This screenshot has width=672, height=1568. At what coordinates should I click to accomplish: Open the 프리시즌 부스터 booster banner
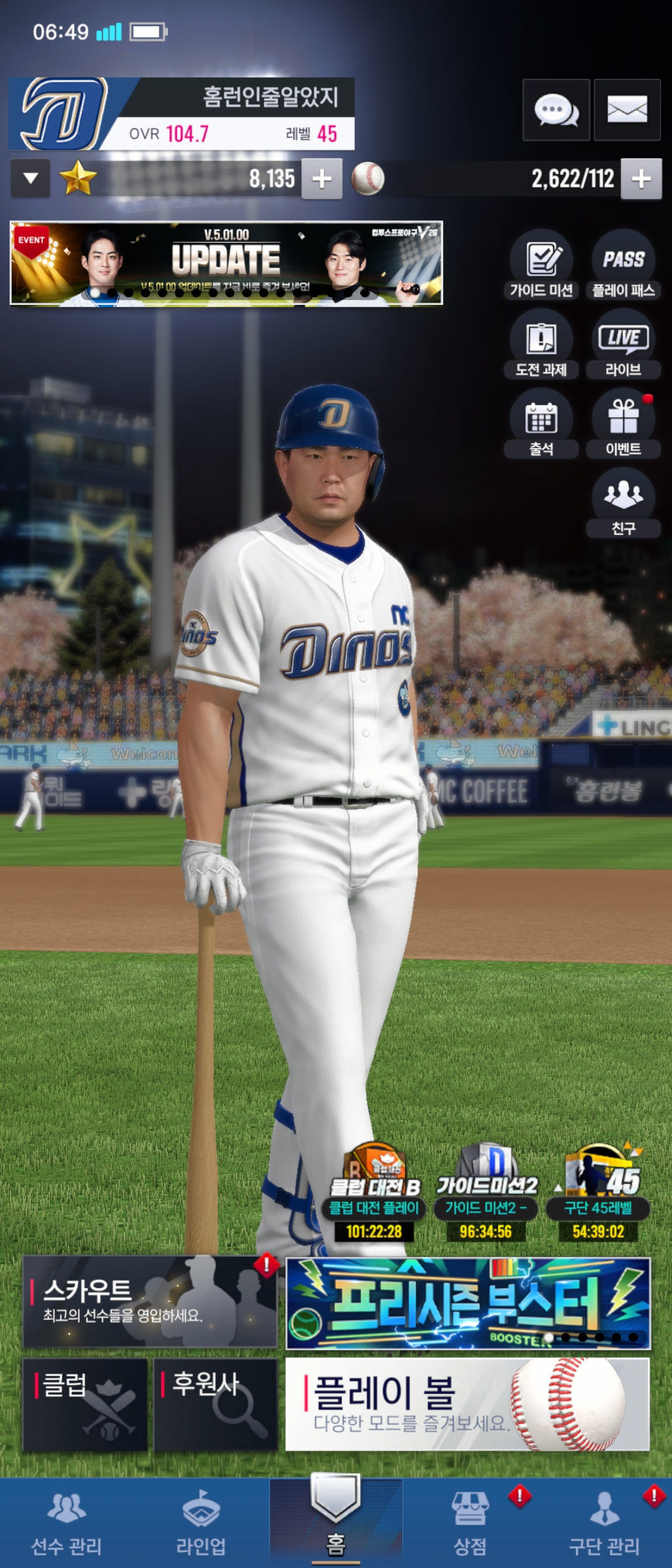pos(467,1302)
